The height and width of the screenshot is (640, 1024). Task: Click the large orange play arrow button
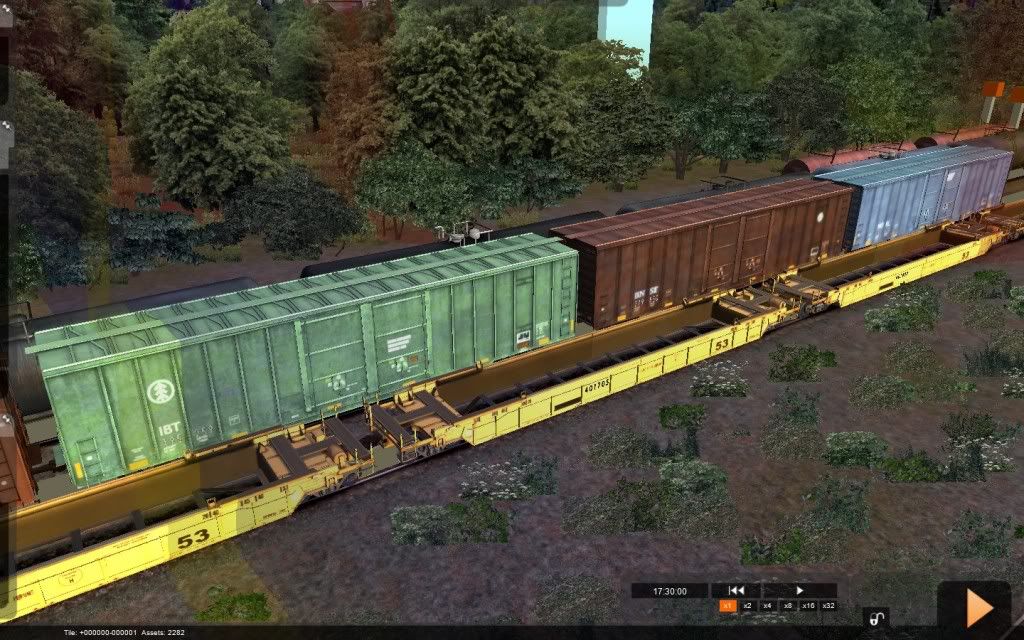pos(978,607)
